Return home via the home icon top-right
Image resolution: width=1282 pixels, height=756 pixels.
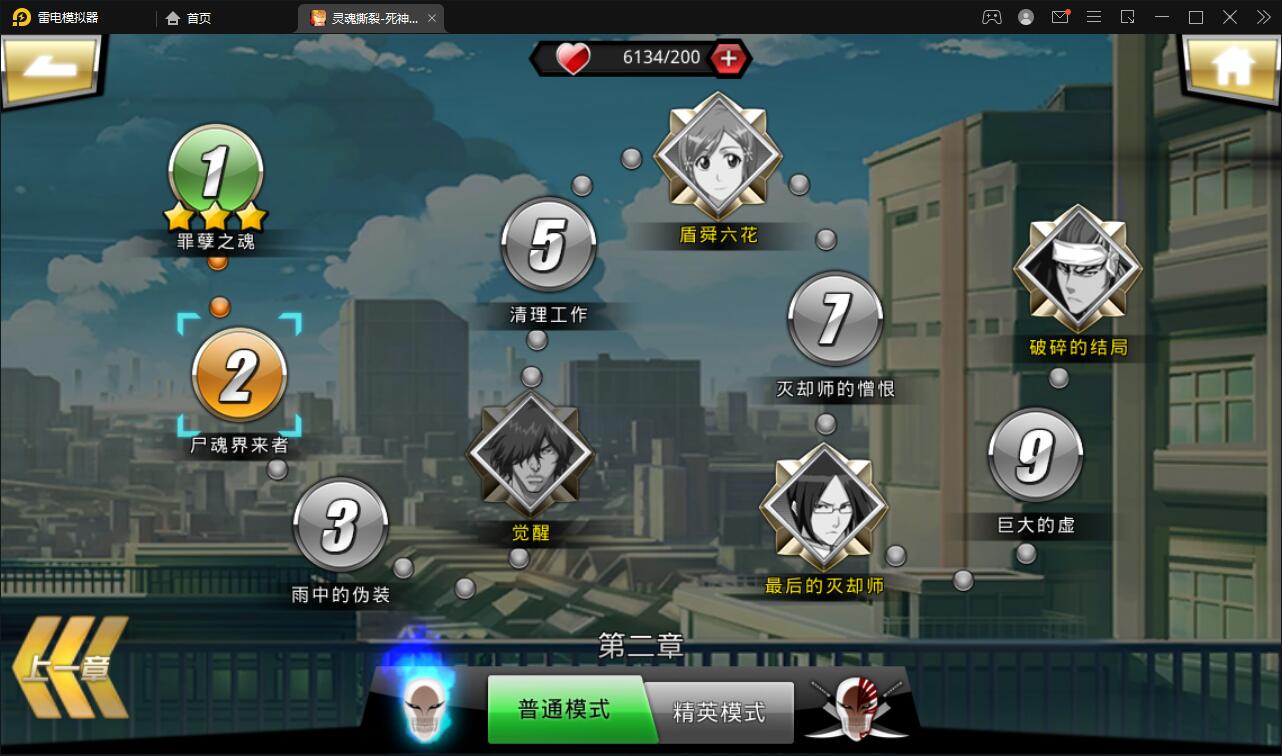tap(1232, 66)
